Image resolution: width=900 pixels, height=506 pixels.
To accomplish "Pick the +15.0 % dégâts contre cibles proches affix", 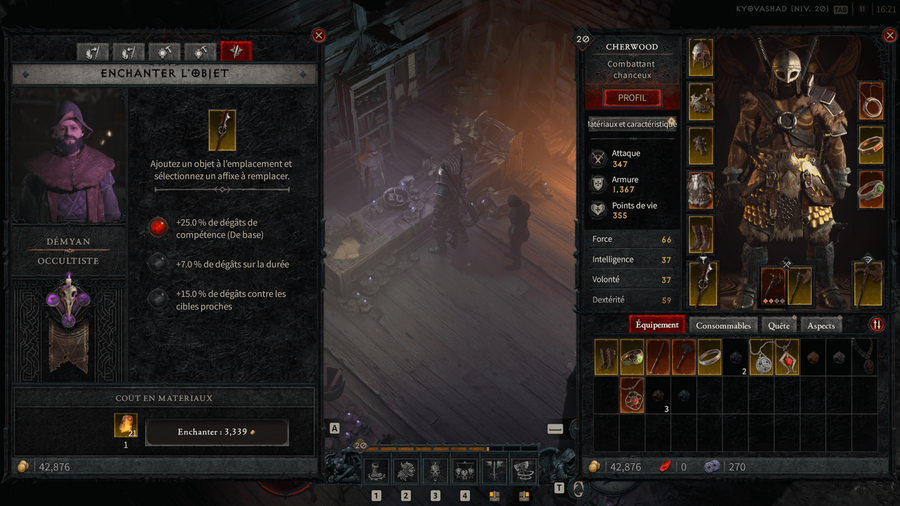I will (x=158, y=299).
